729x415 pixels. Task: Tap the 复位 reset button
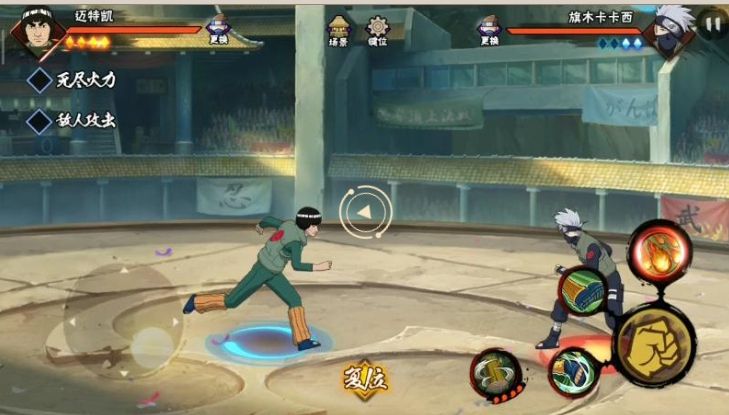point(363,380)
